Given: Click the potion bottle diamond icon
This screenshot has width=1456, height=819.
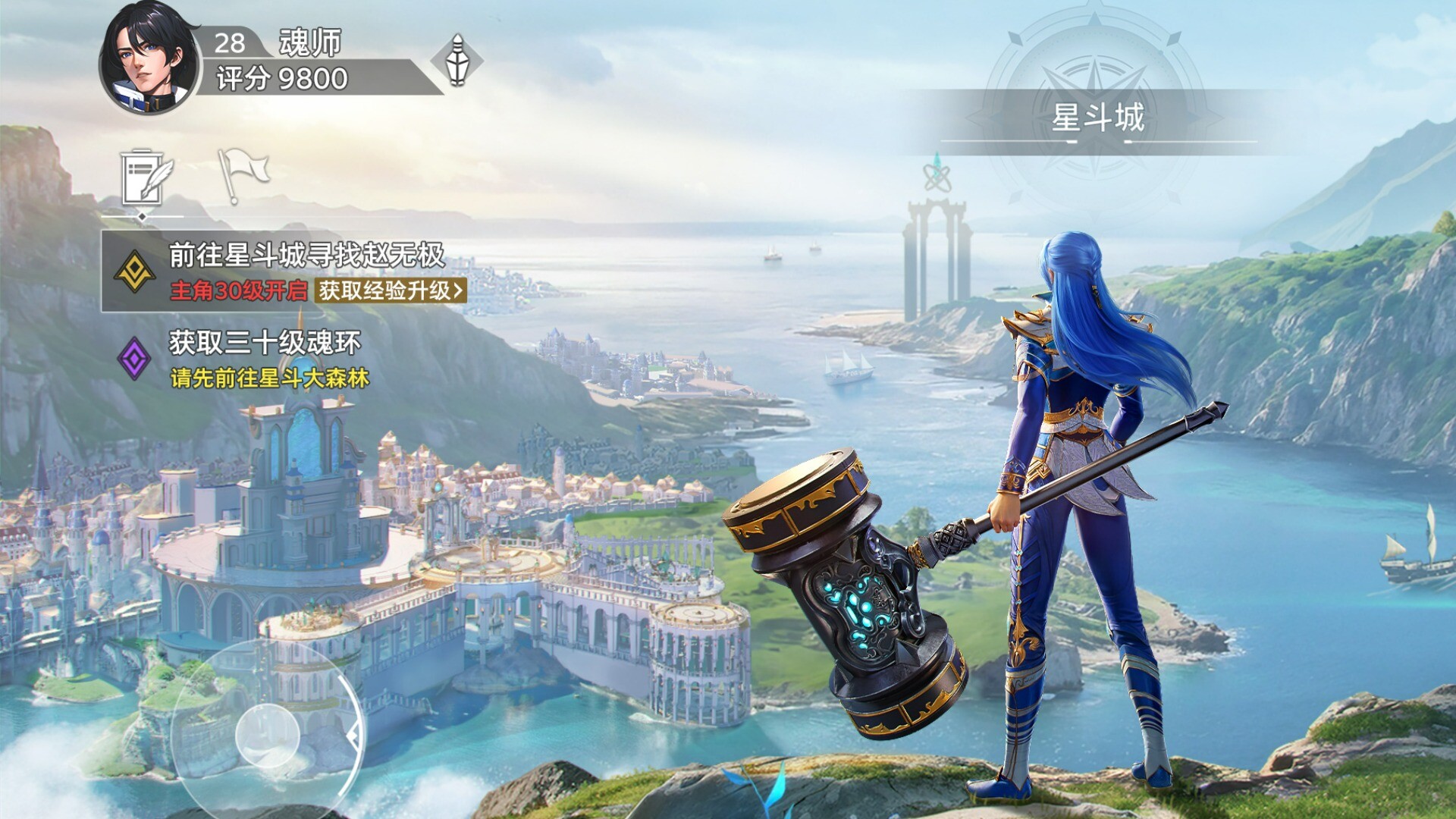Looking at the screenshot, I should tap(457, 60).
